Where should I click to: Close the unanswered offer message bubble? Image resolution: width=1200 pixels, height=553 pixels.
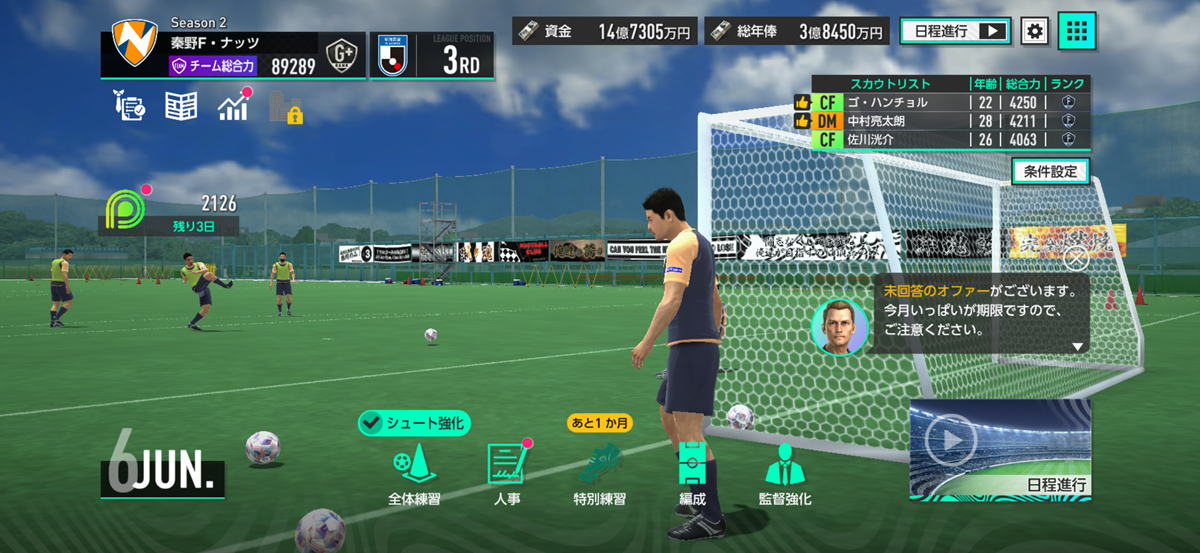click(x=1077, y=259)
